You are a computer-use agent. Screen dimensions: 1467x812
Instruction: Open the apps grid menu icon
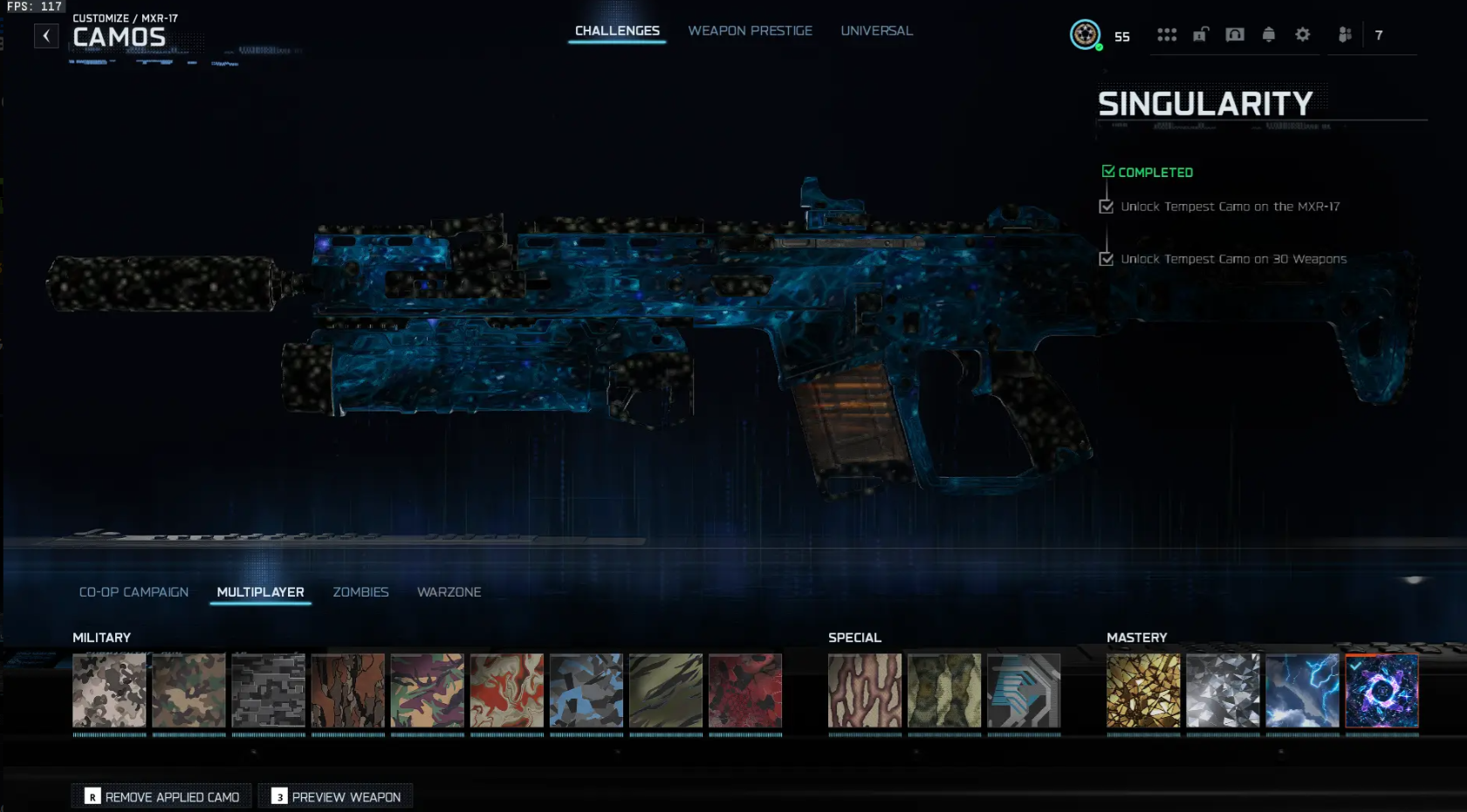1167,35
